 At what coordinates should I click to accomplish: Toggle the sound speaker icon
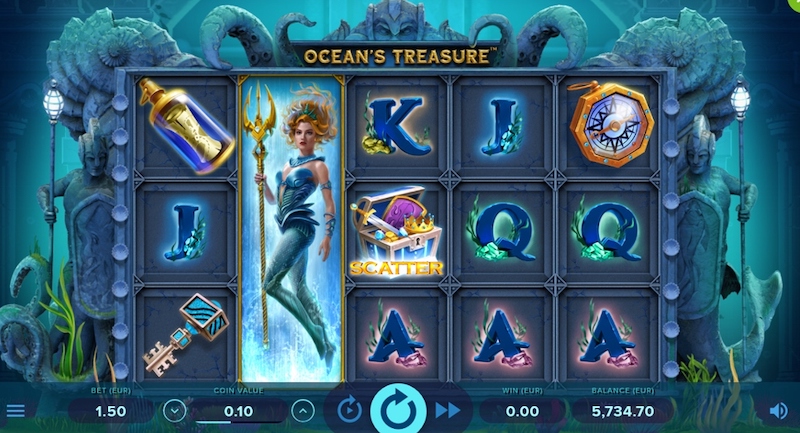tap(778, 410)
